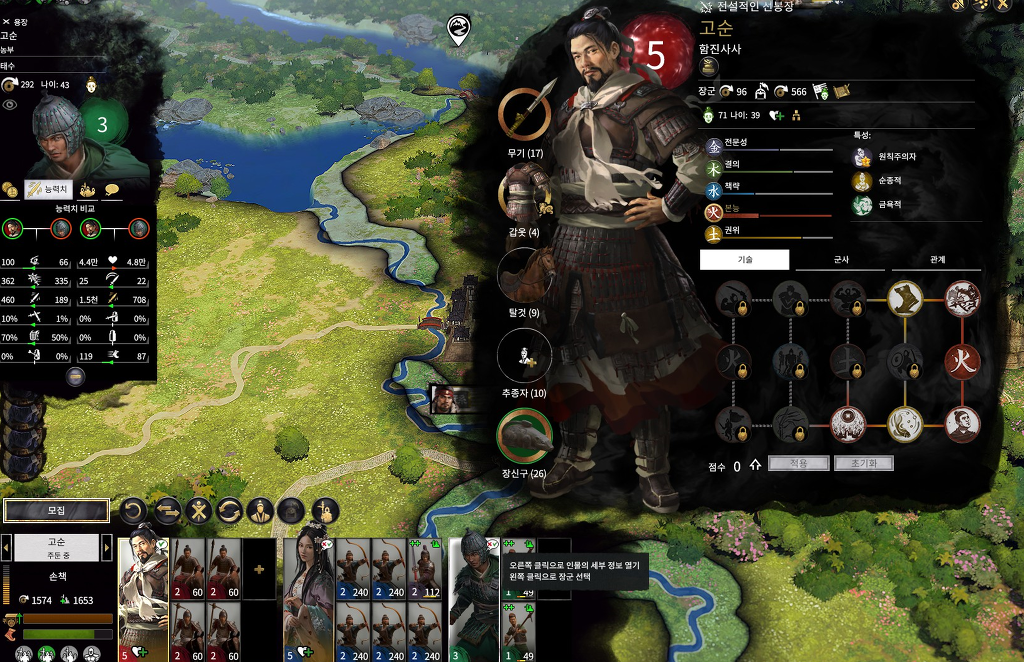The image size is (1024, 662).
Task: Go to previous army with left arrow
Action: (x=6, y=547)
